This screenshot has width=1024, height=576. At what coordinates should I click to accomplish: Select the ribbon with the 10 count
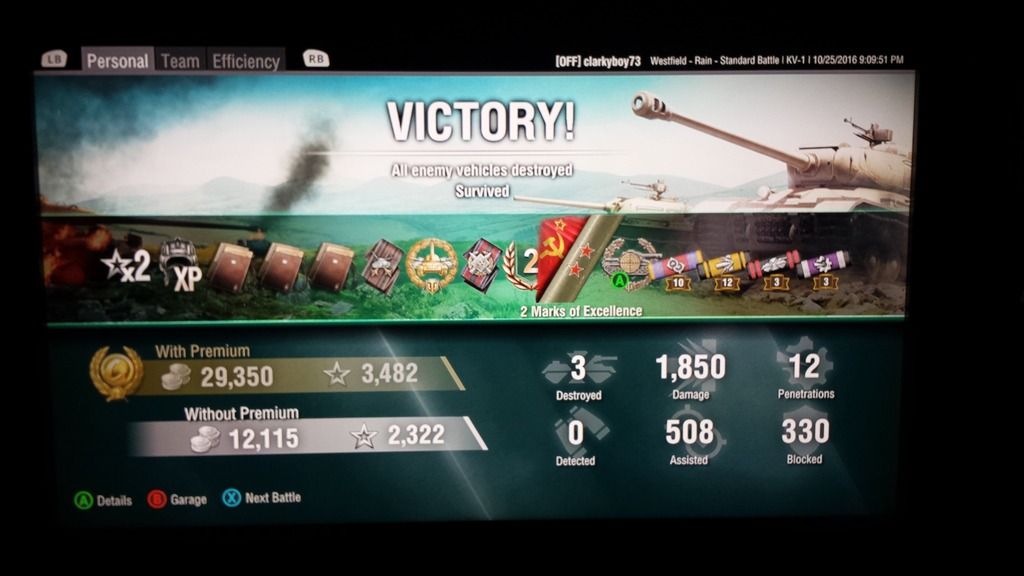click(x=674, y=268)
